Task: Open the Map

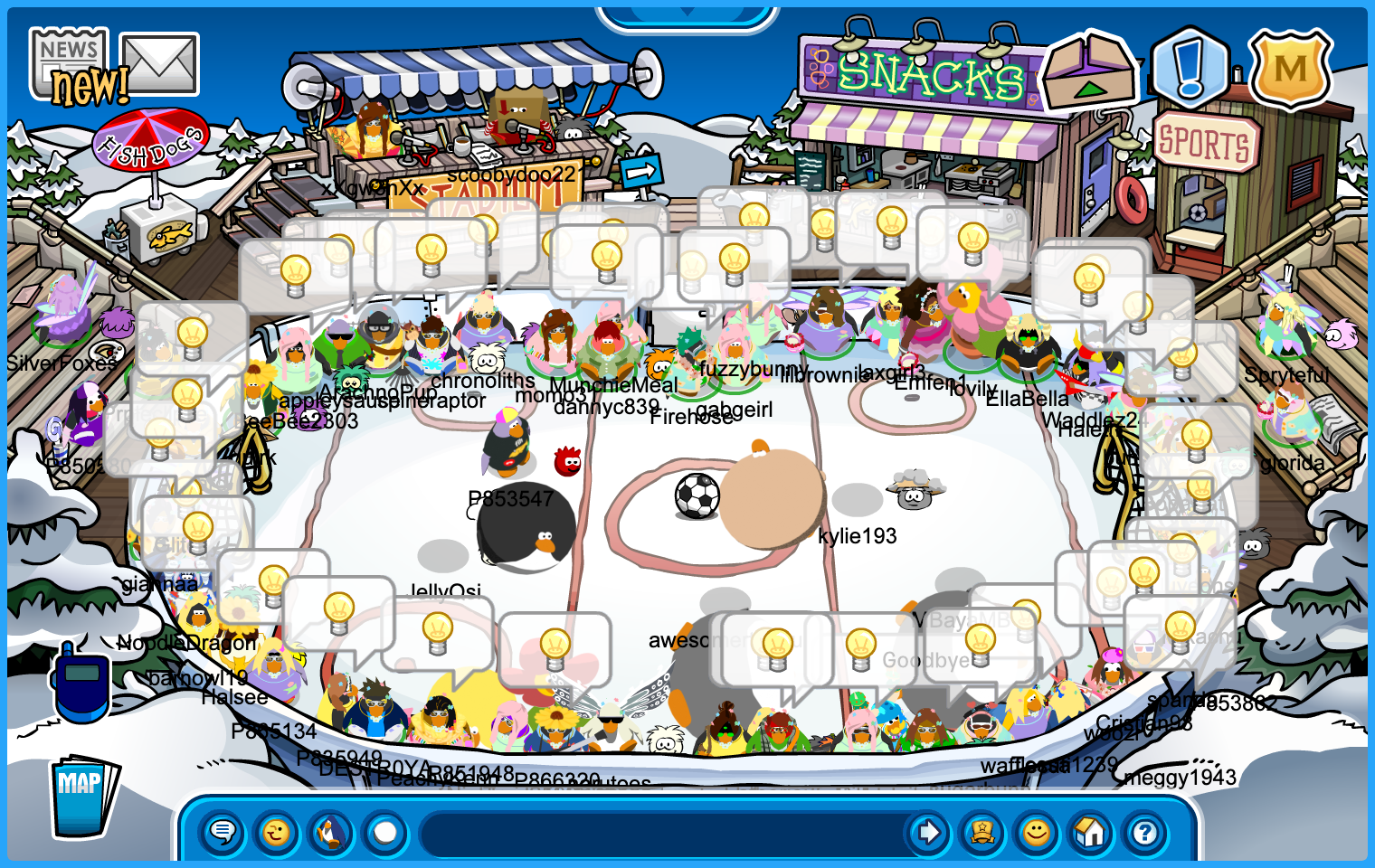Action: coord(82,796)
